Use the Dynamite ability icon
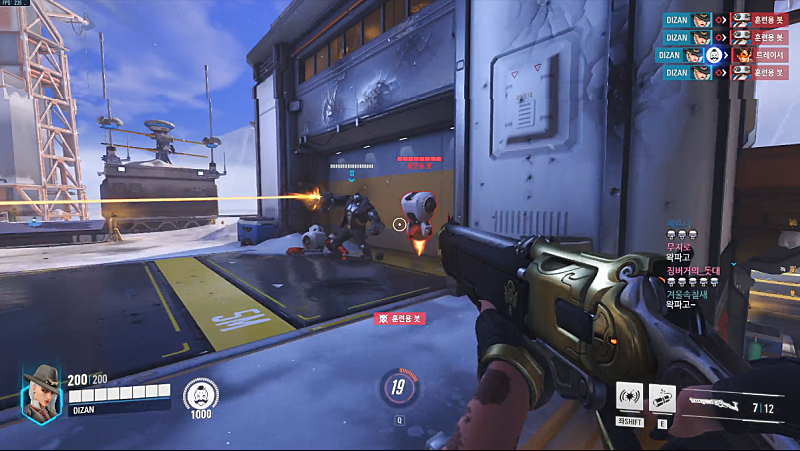The width and height of the screenshot is (800, 451). tap(662, 397)
